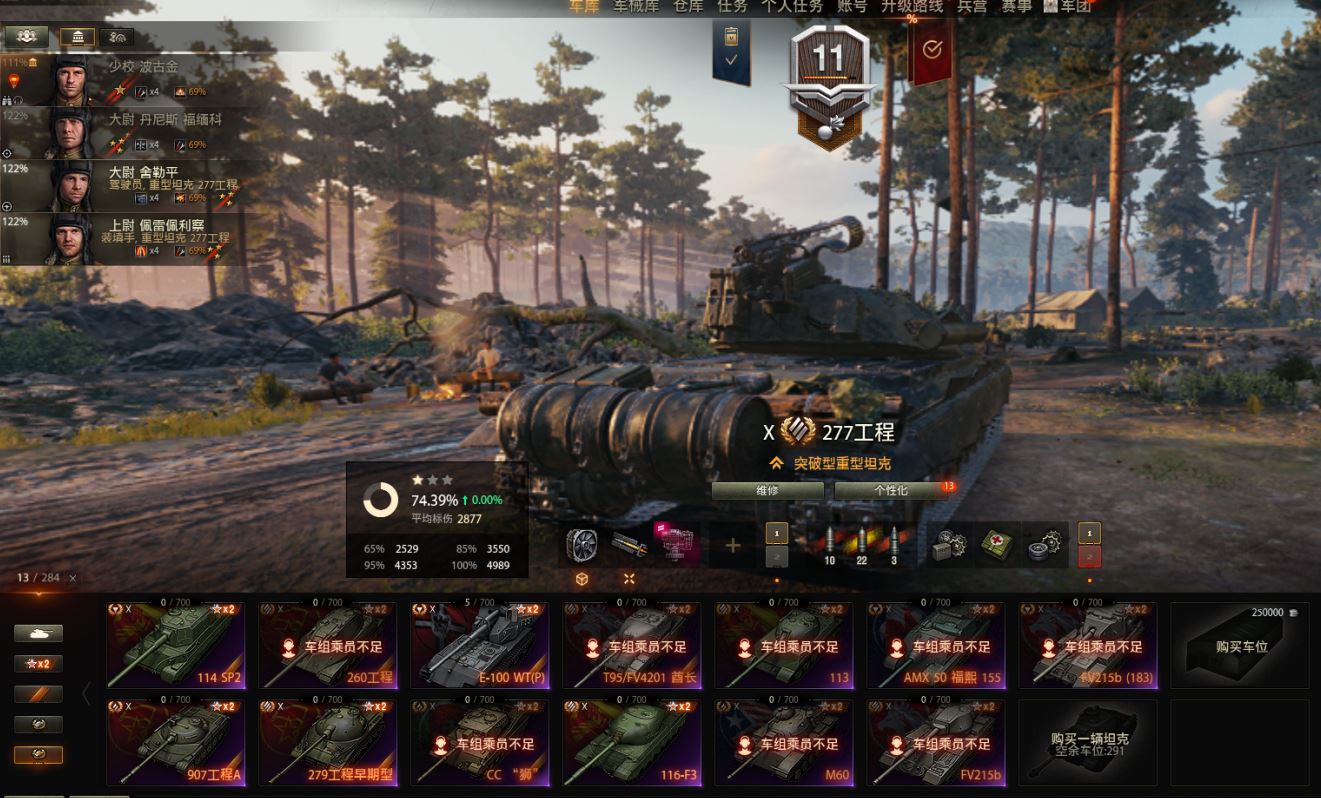
Task: Open the first aid kit consumable slot
Action: 996,545
